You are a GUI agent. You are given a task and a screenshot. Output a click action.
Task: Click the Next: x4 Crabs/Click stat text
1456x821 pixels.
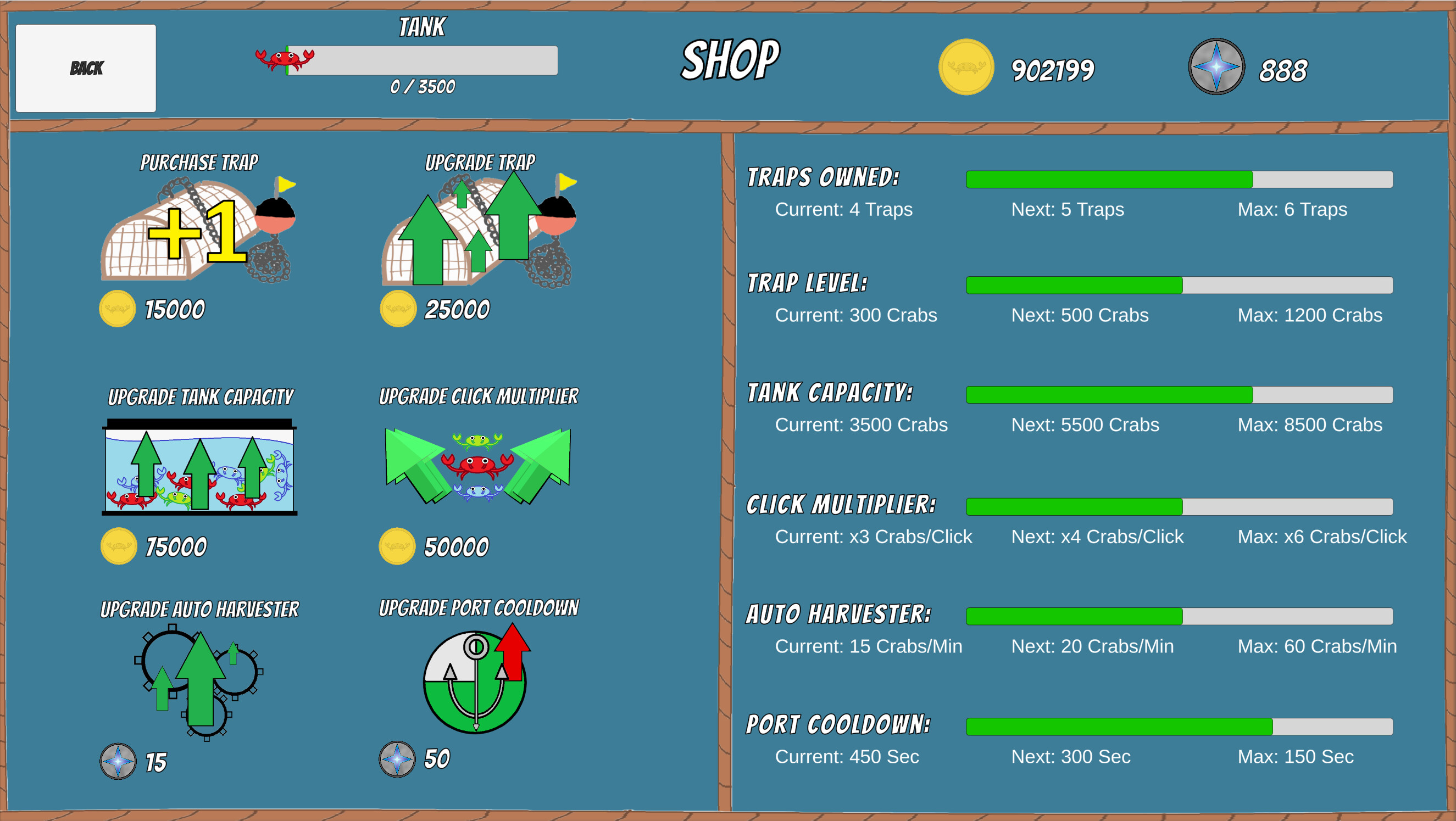1098,537
